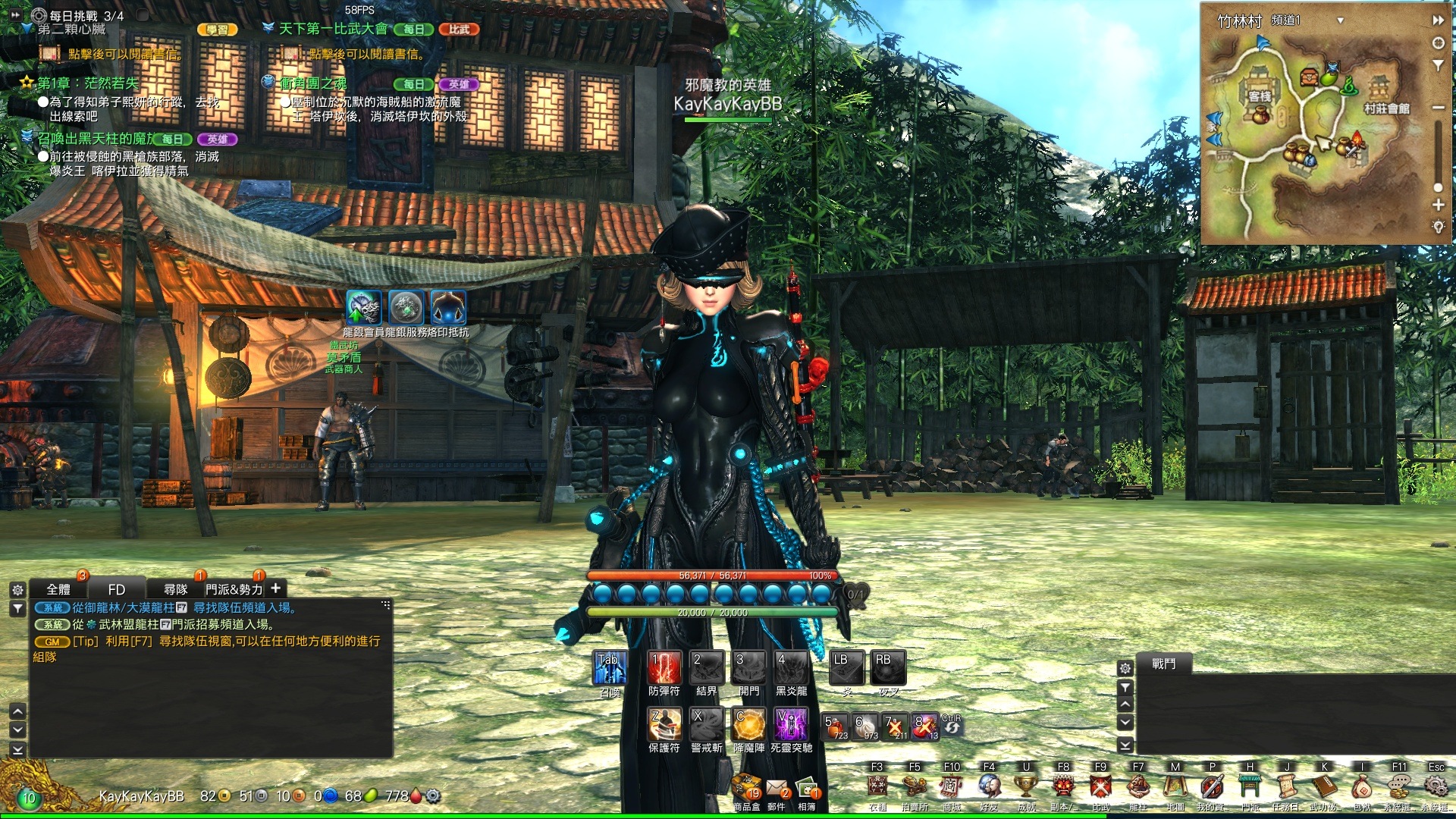Open system settings gear labeled Esc
This screenshot has width=1456, height=819.
(x=1436, y=786)
